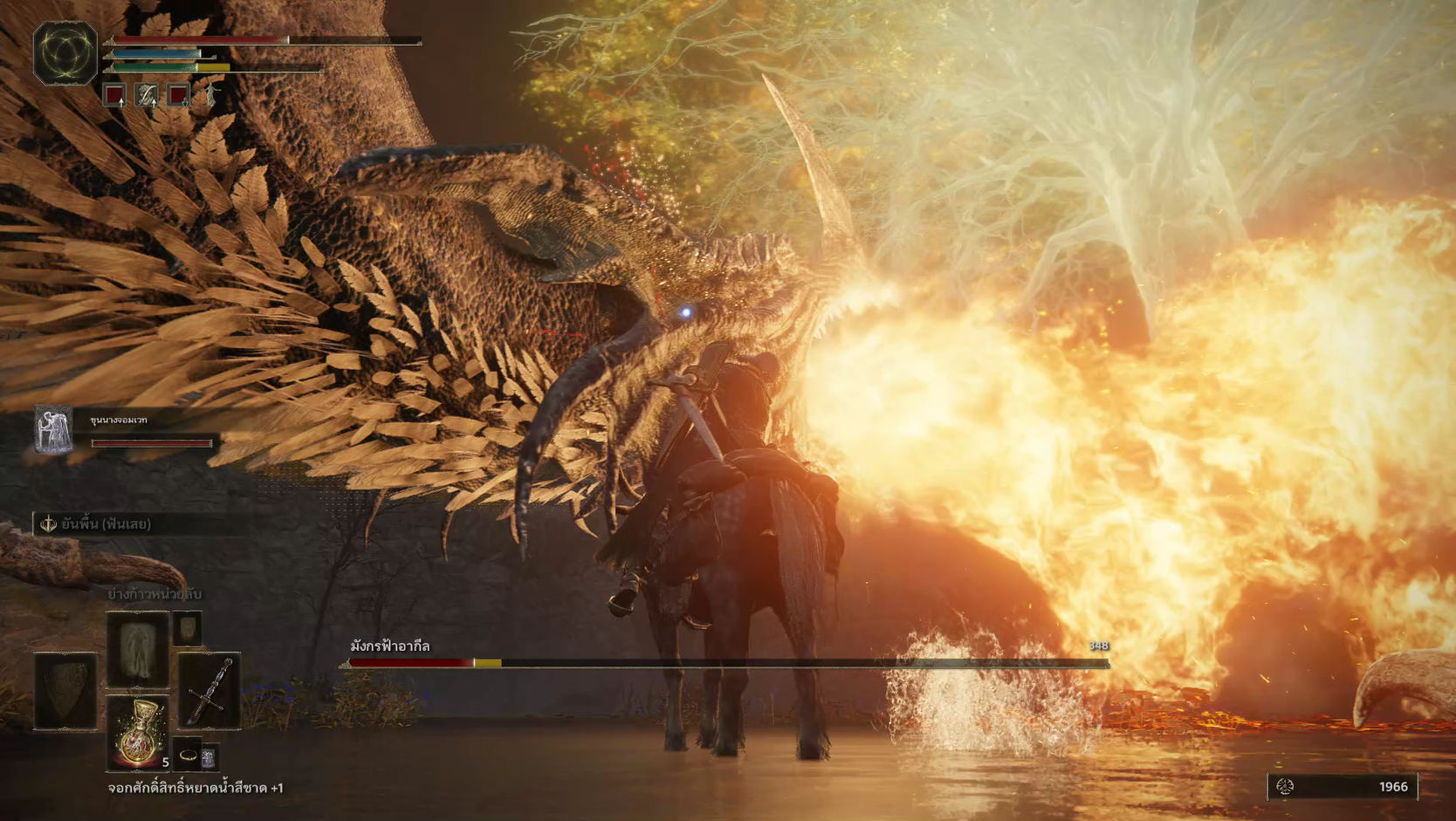Select the left-hand shield equipment slot
1456x821 pixels.
coord(65,690)
